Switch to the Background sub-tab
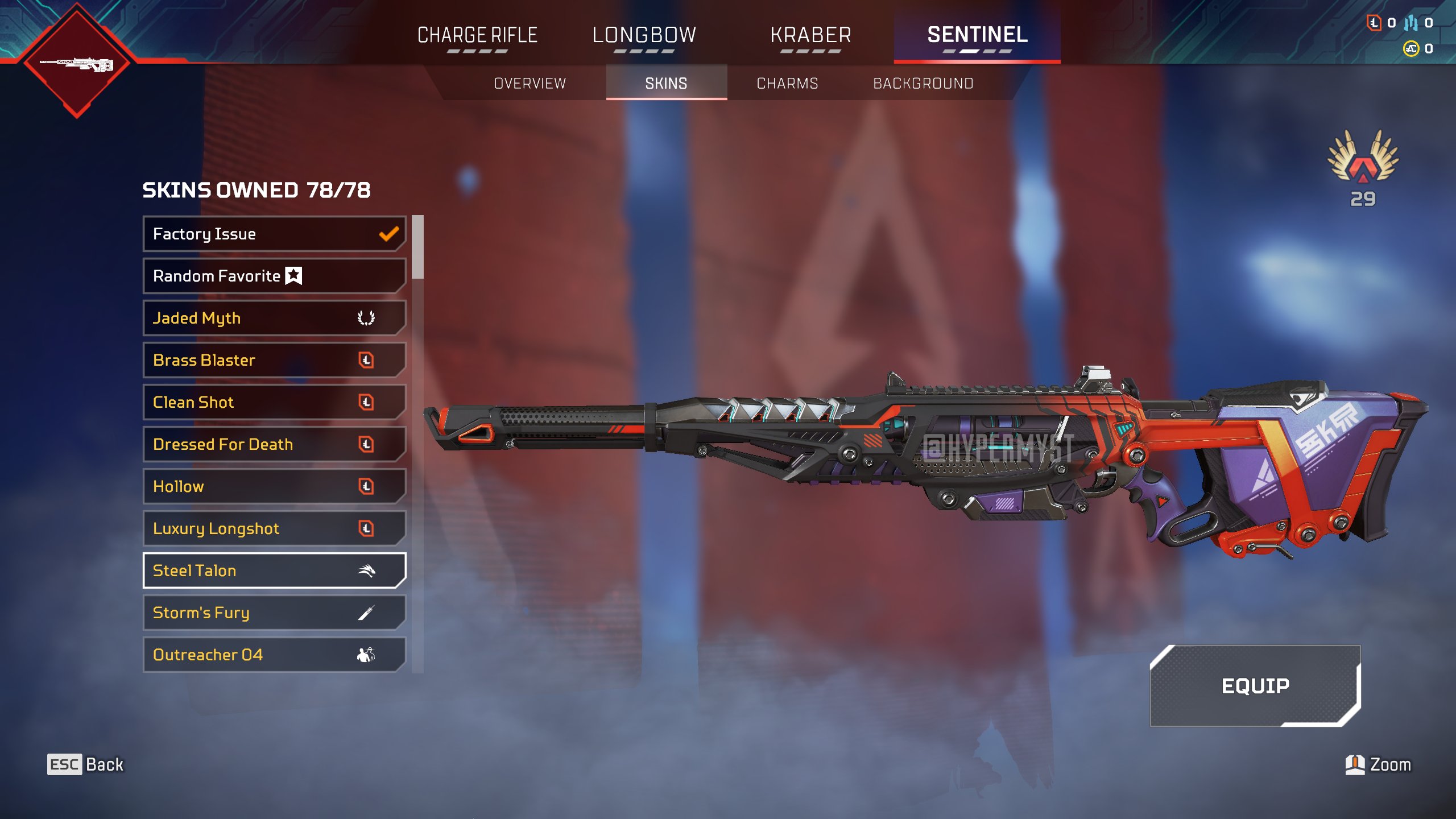Viewport: 1456px width, 819px height. tap(923, 84)
